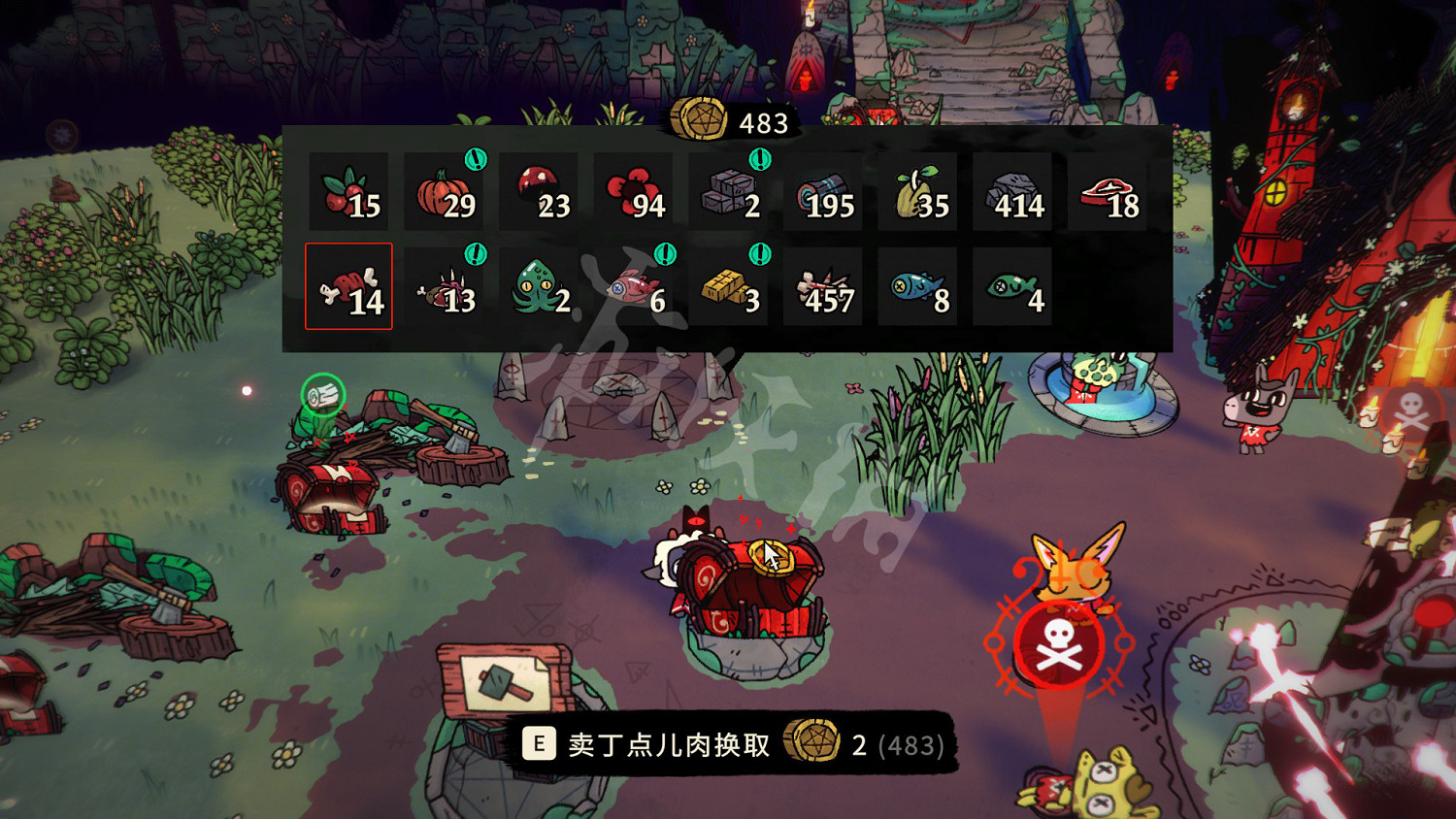
Task: Click the pumpkin resource icon showing 29
Action: (444, 189)
